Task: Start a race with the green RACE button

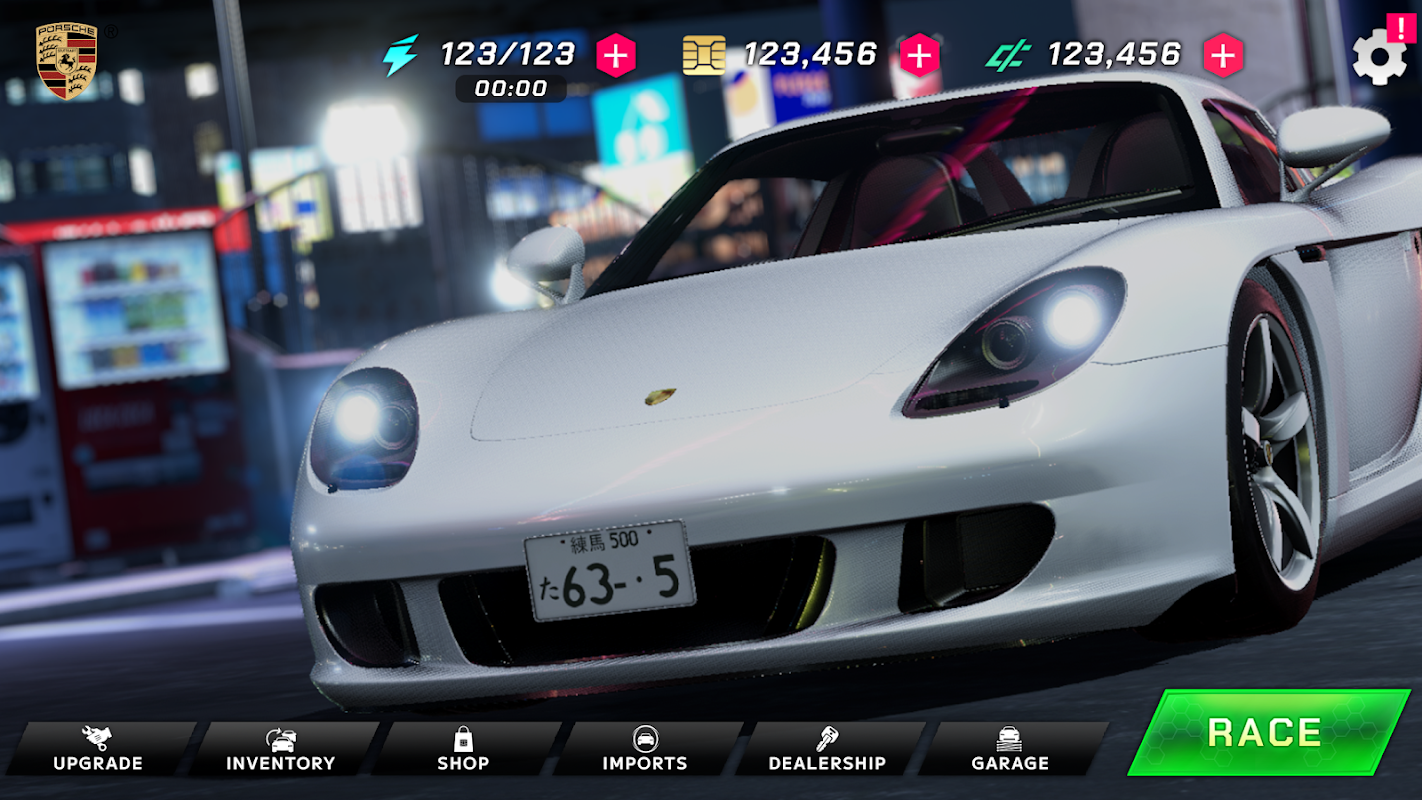Action: pos(1267,733)
